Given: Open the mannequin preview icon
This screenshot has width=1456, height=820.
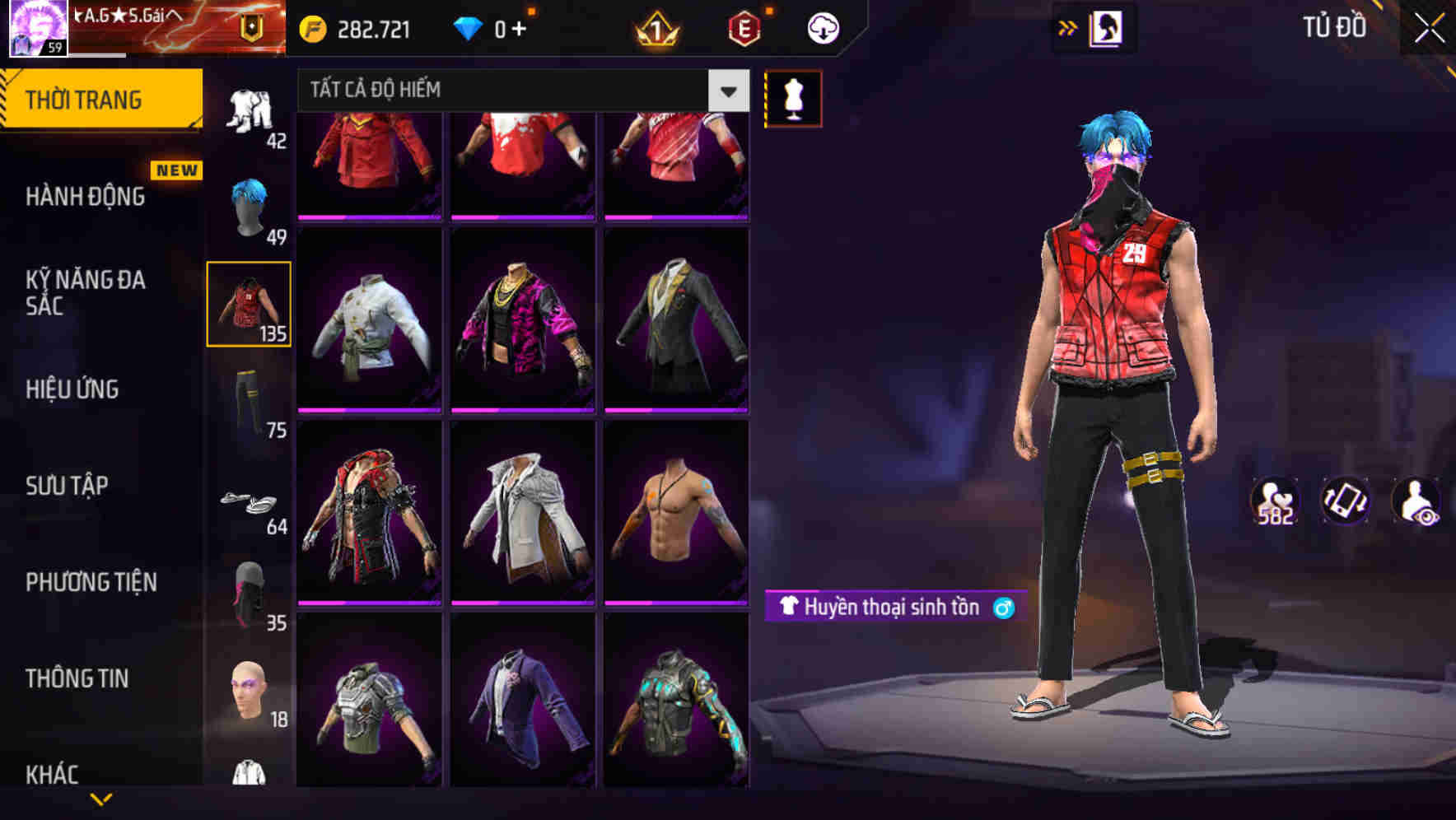Looking at the screenshot, I should pos(793,98).
